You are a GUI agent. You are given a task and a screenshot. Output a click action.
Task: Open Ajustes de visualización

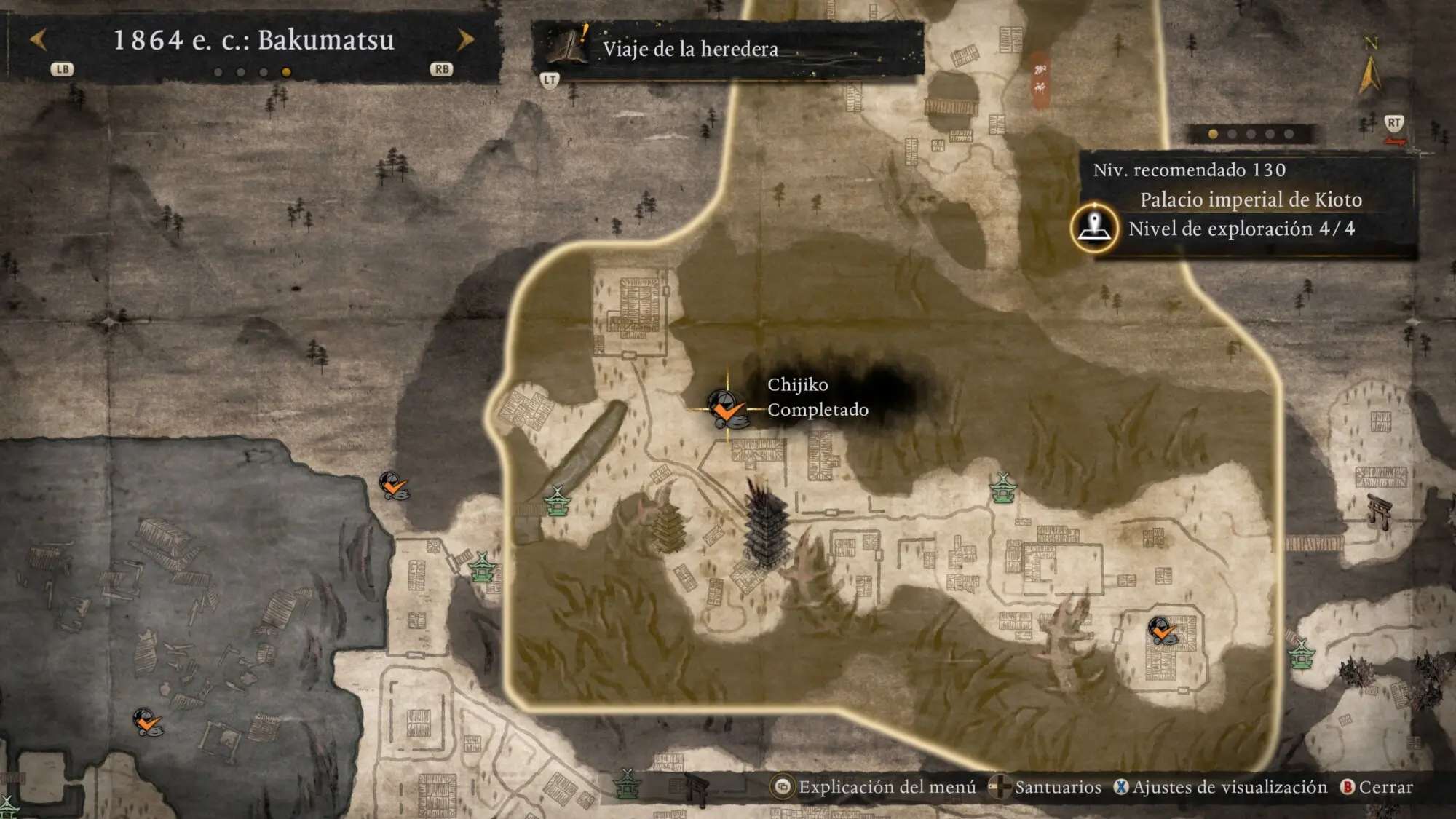(1222, 787)
